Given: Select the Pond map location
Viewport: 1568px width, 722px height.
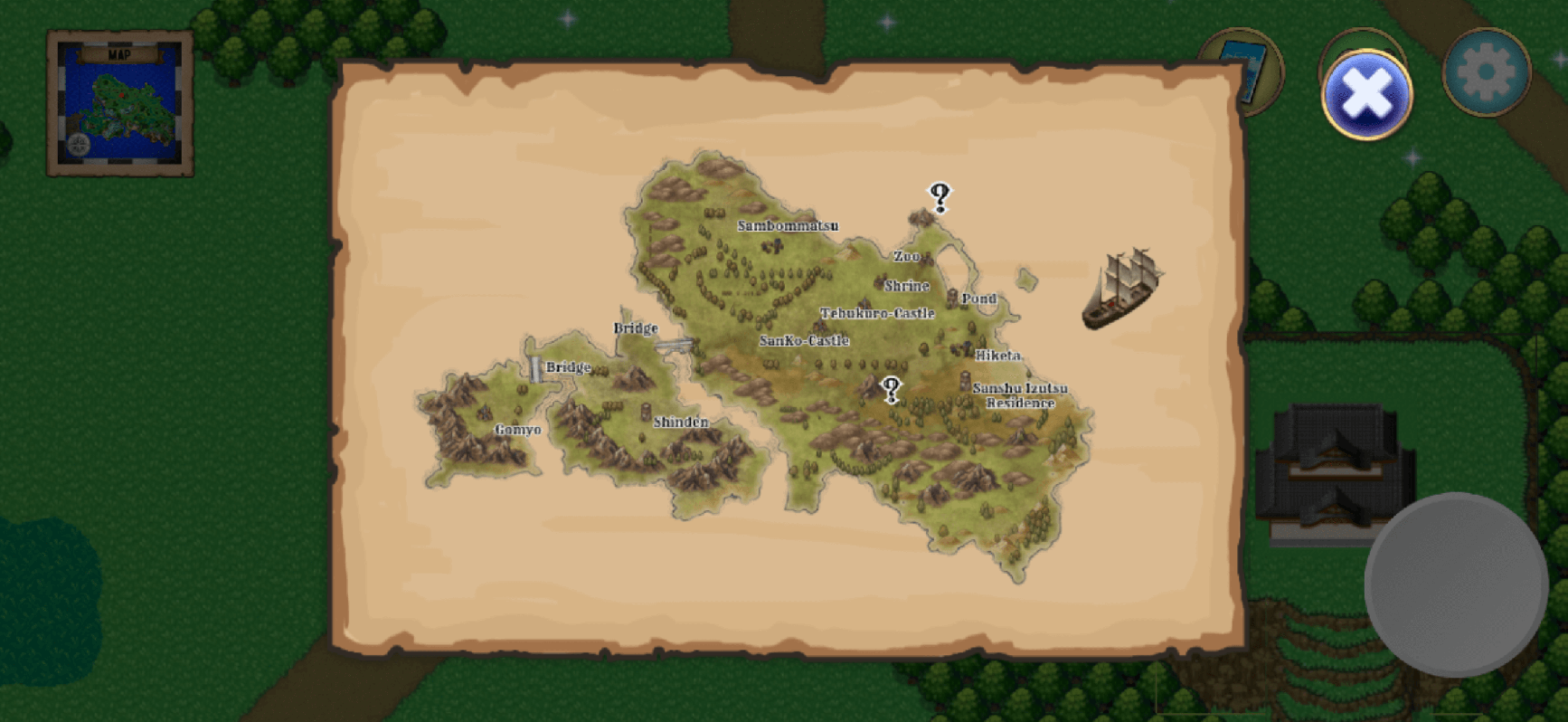Looking at the screenshot, I should (x=978, y=299).
